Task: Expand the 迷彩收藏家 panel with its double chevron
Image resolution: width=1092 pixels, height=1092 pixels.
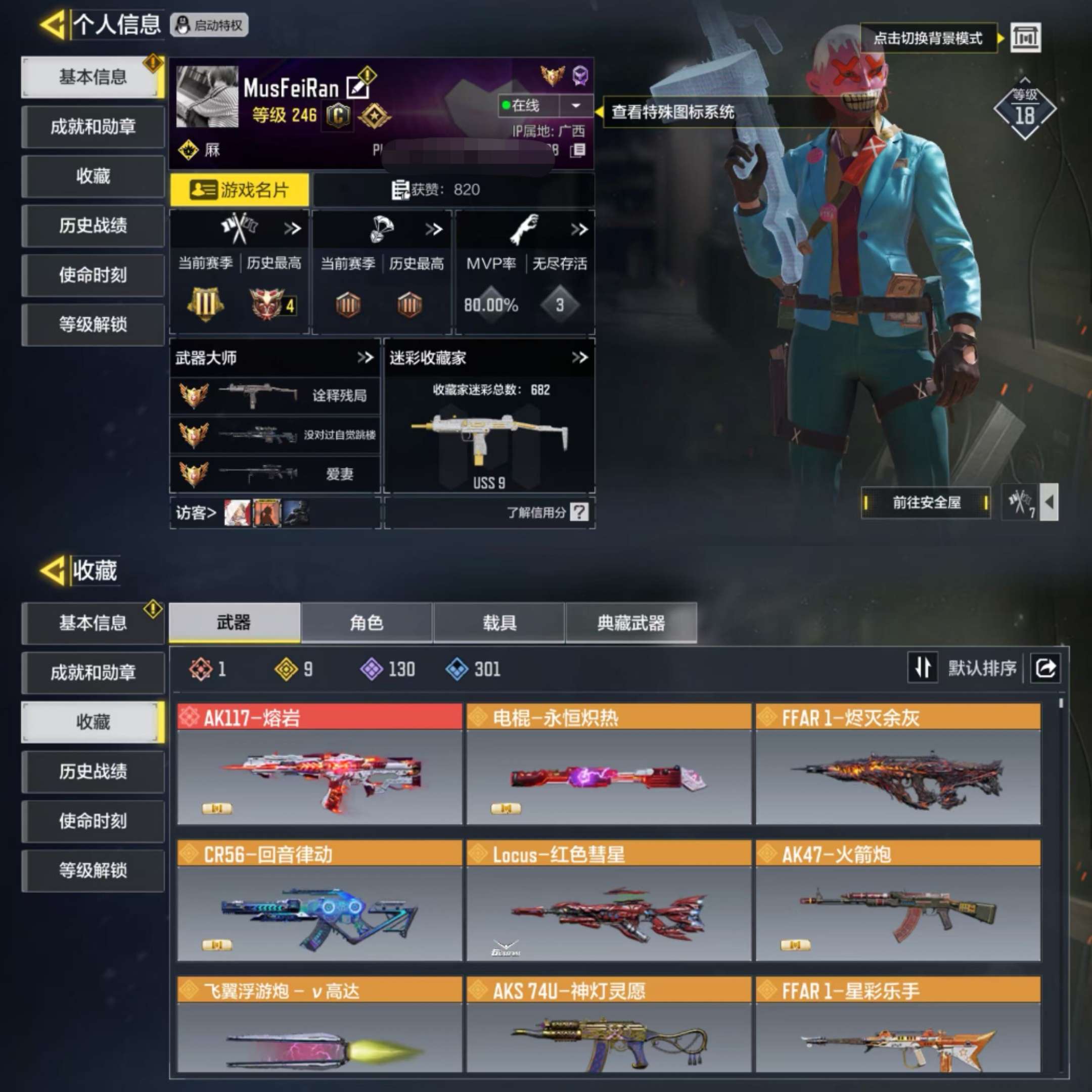Action: pos(580,358)
